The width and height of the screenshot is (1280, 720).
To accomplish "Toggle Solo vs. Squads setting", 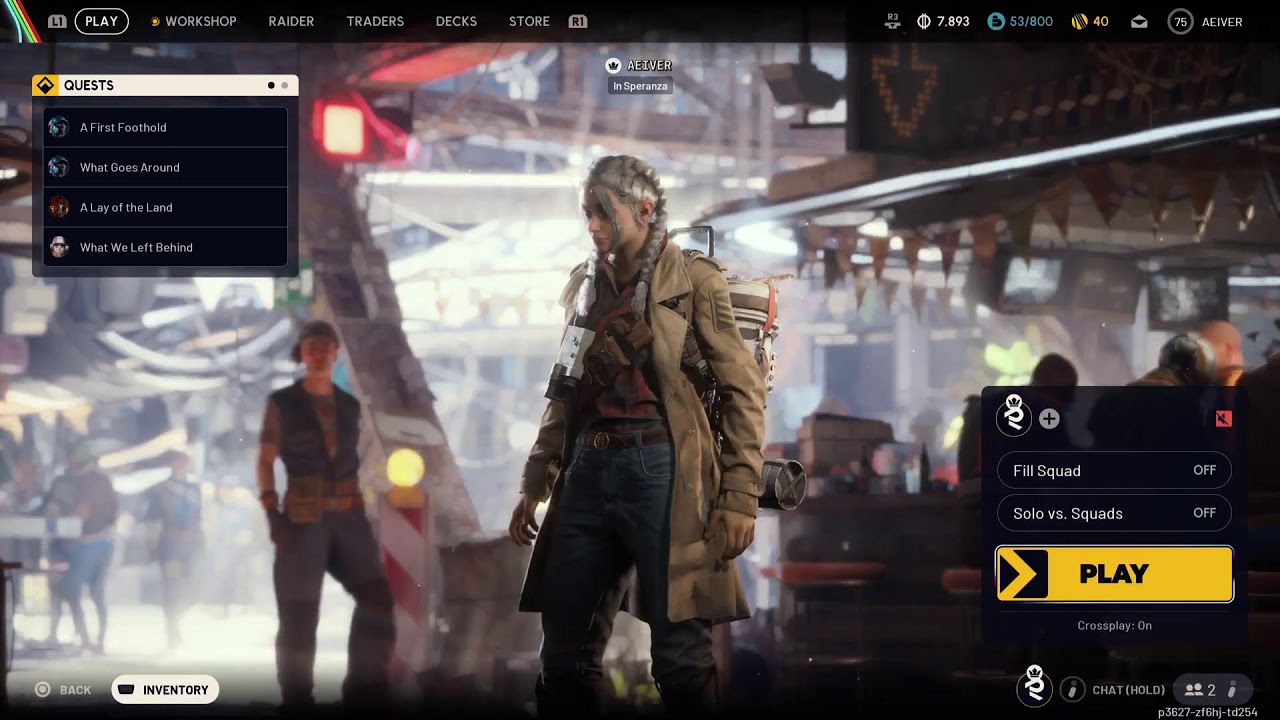I will [1114, 513].
